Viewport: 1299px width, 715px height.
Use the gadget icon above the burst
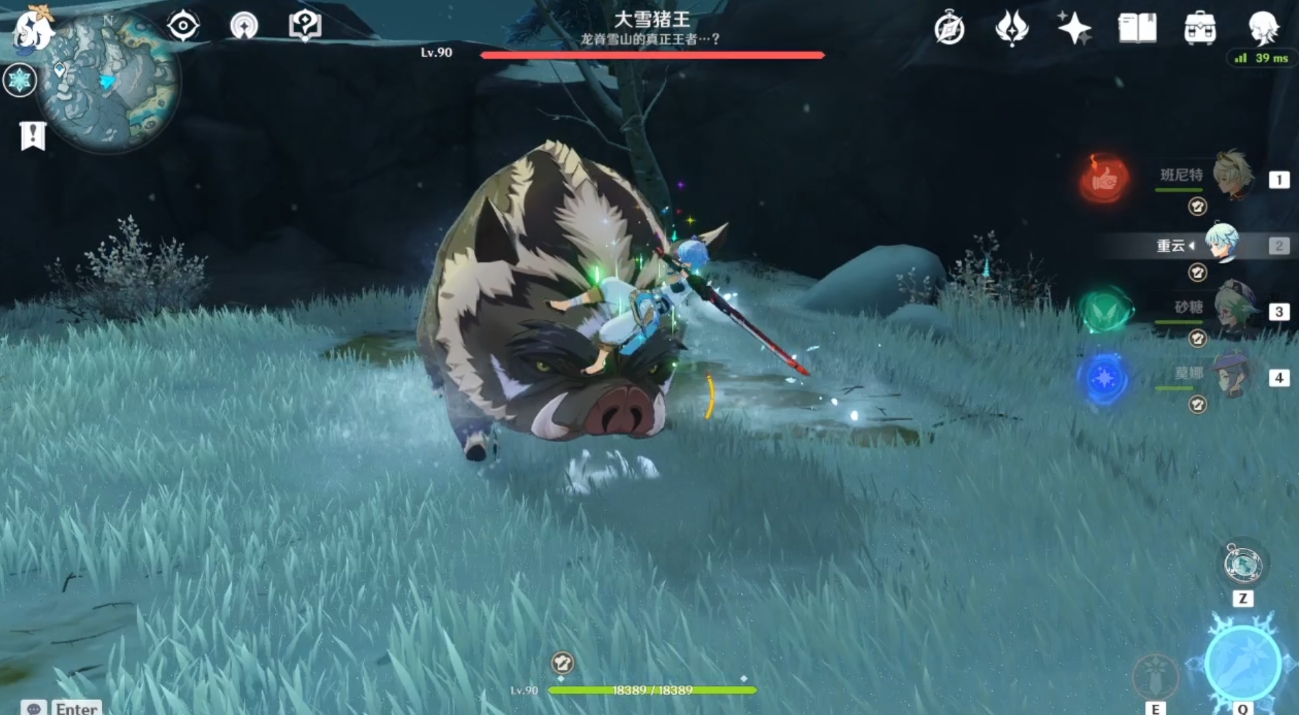(1243, 564)
